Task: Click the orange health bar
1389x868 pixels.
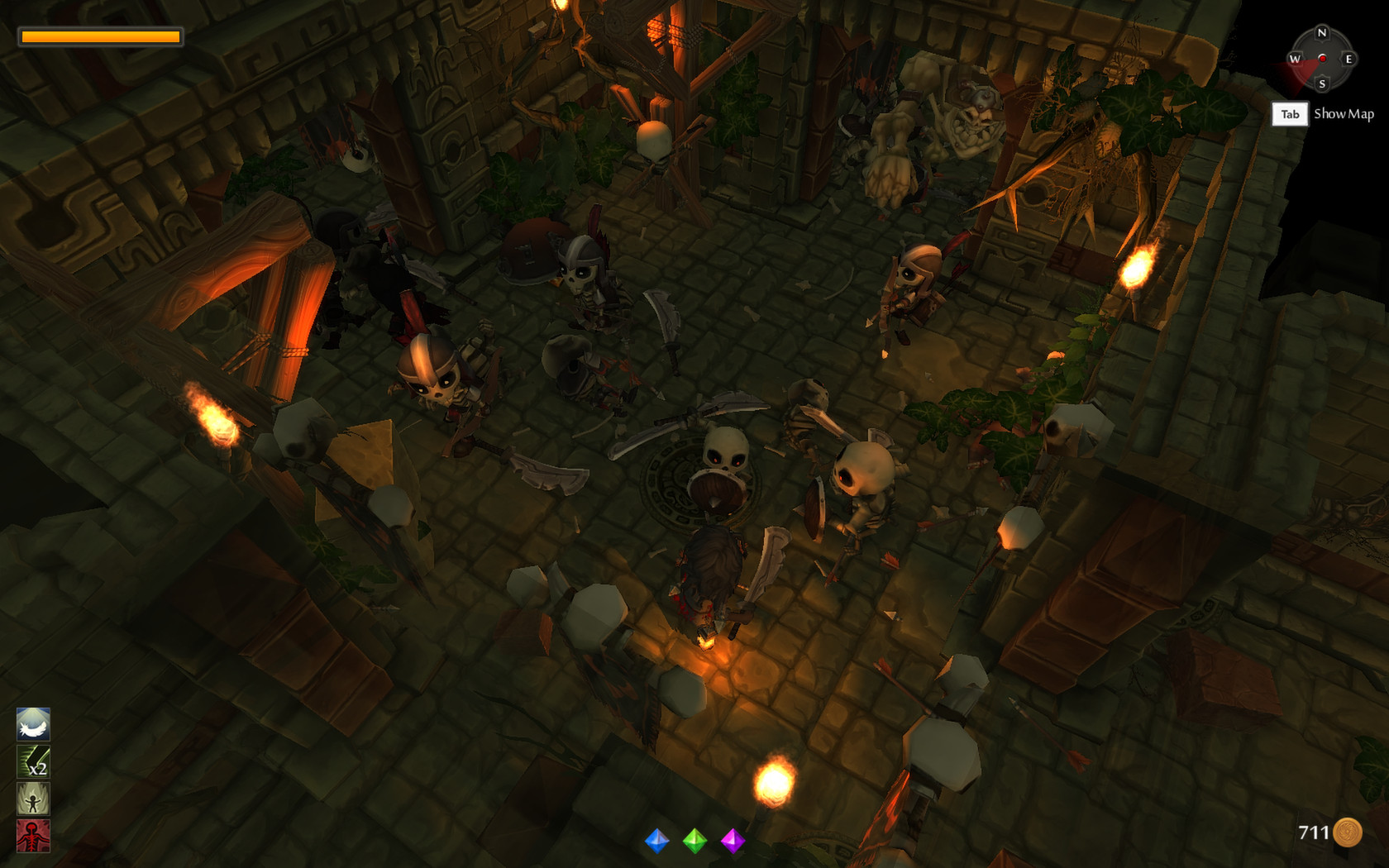Action: pos(101,36)
